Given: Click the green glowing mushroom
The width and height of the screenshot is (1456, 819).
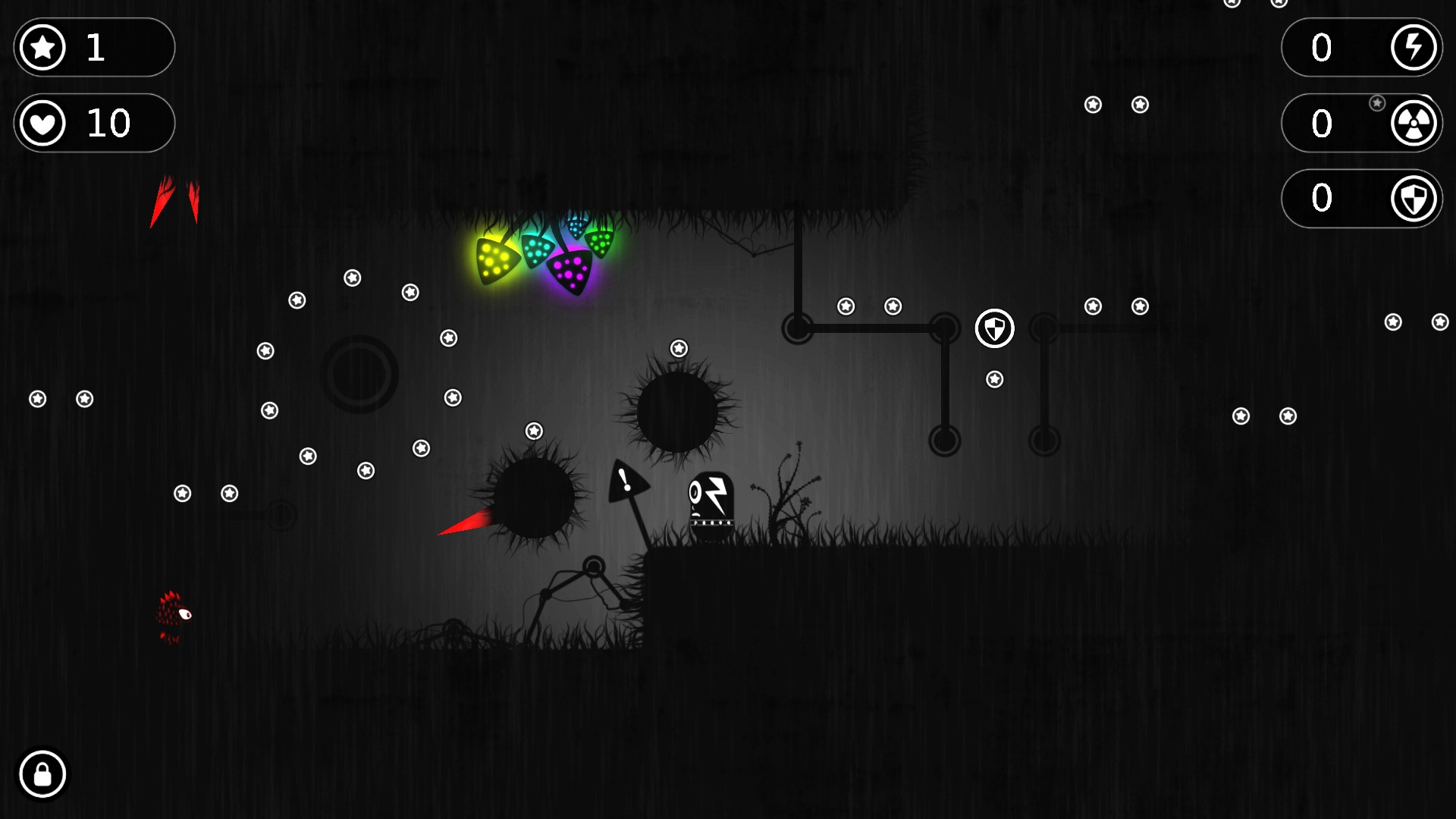Looking at the screenshot, I should click(x=600, y=241).
